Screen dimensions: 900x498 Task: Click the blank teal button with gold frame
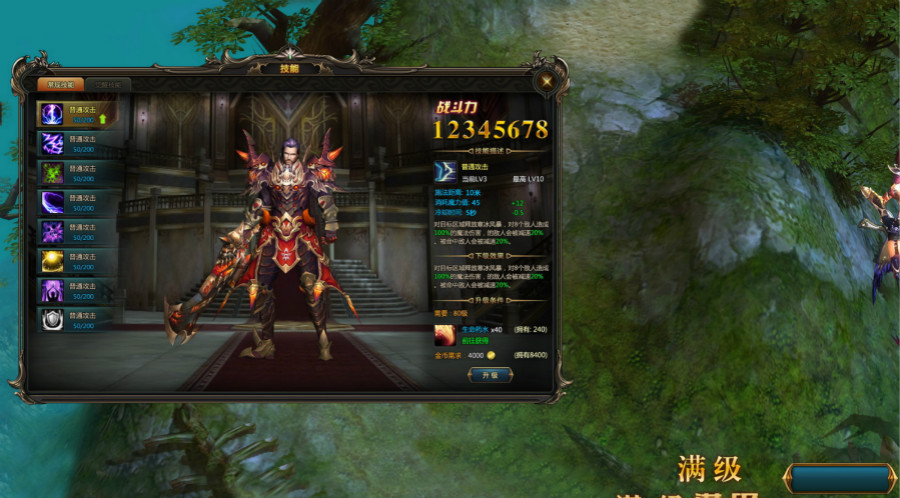[x=838, y=479]
